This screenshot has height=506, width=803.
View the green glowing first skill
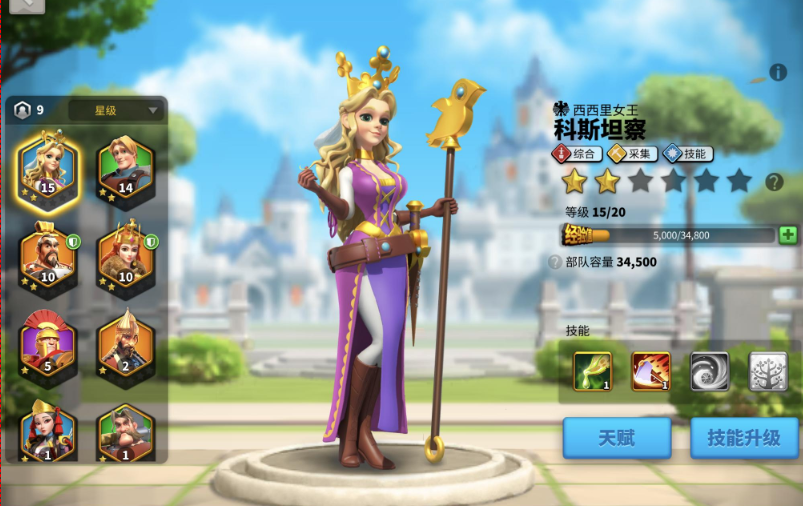click(x=593, y=371)
